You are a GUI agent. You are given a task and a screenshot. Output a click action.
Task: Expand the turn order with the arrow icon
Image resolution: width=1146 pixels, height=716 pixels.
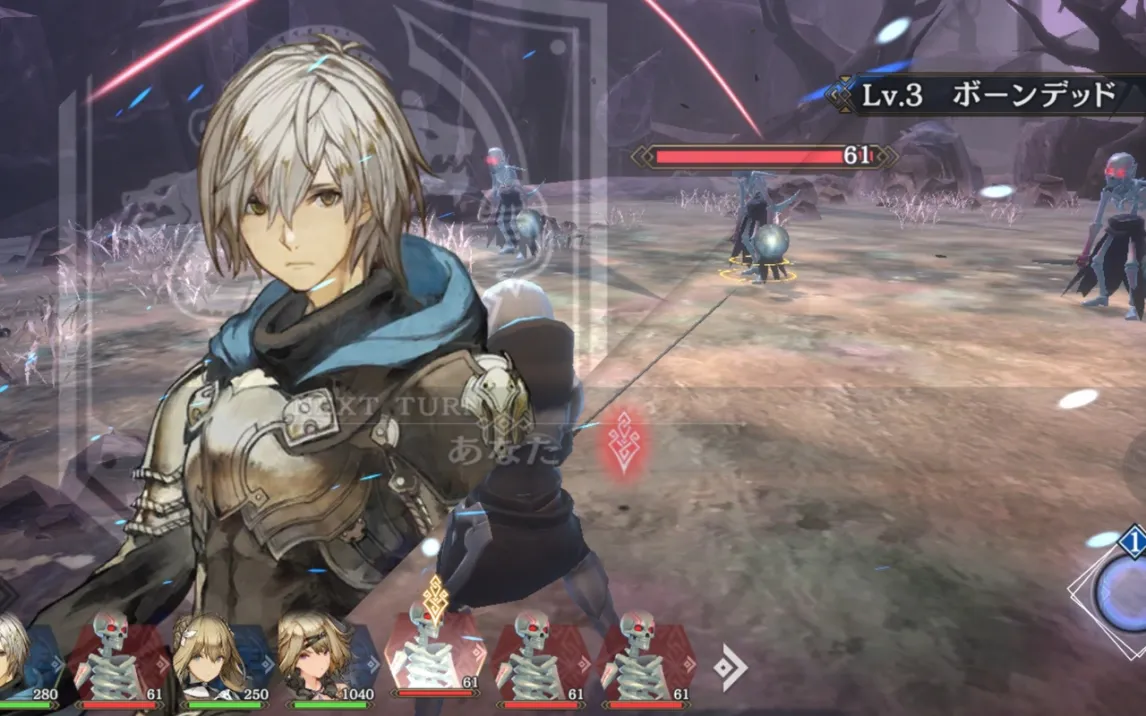point(730,668)
